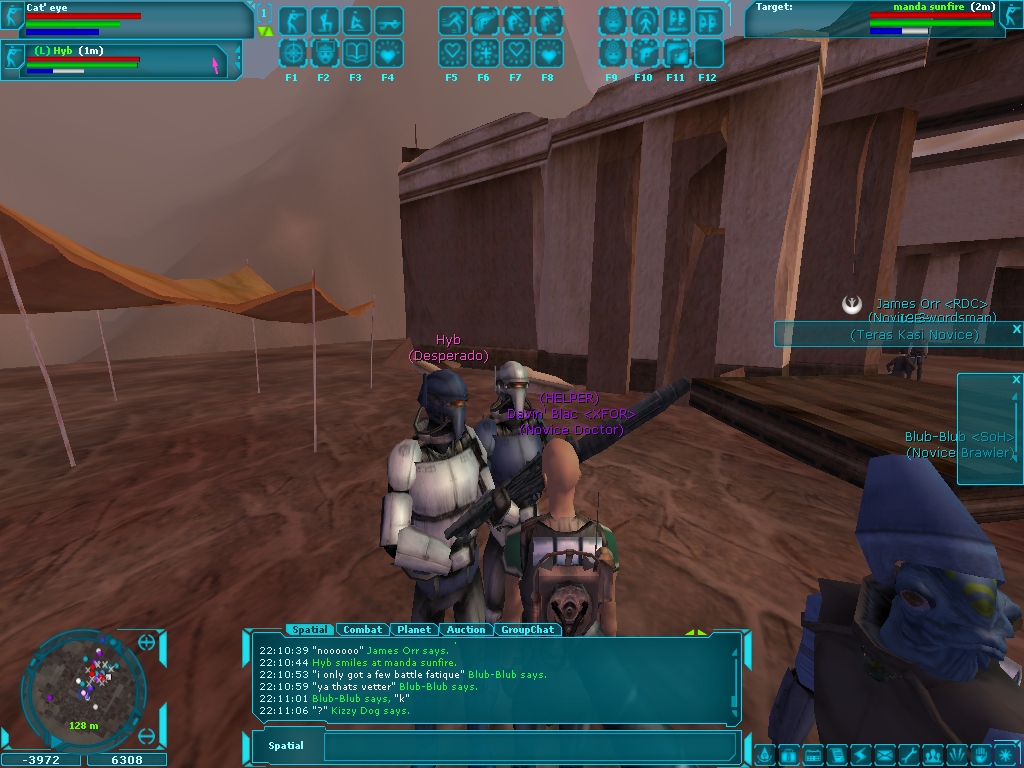The height and width of the screenshot is (768, 1024).
Task: Use the prone shooter ability above F4
Action: click(388, 20)
